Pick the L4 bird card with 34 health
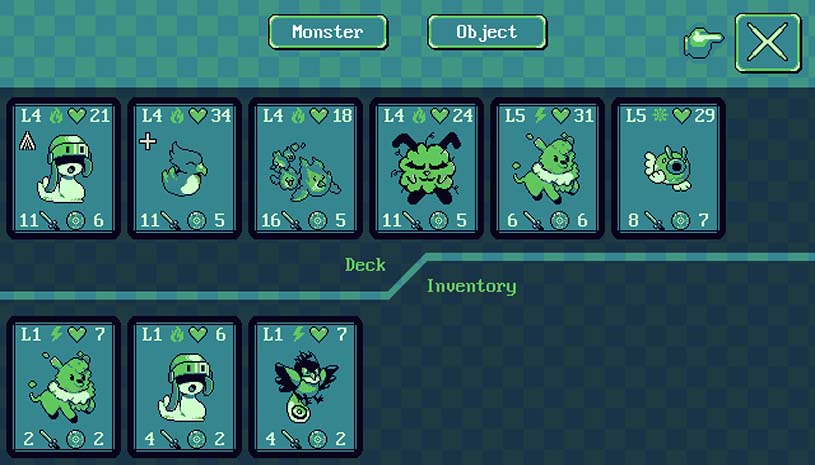815x465 pixels. [x=185, y=168]
